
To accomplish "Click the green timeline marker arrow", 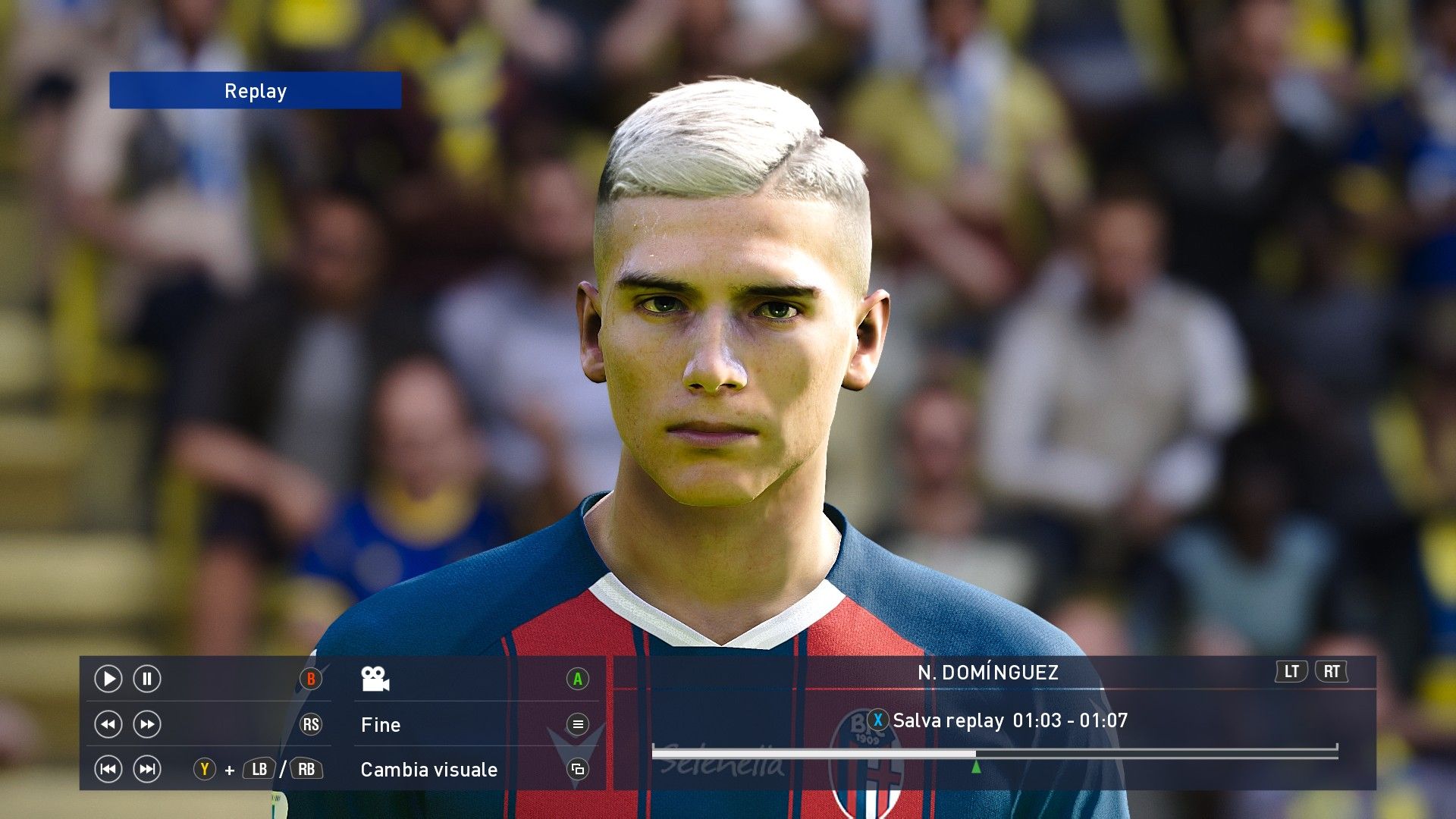I will click(976, 767).
